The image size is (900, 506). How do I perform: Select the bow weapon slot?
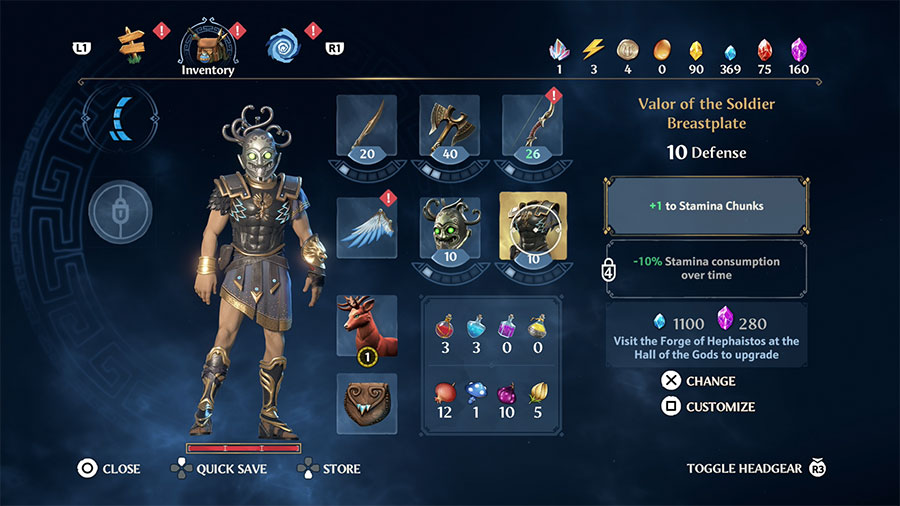coord(532,128)
